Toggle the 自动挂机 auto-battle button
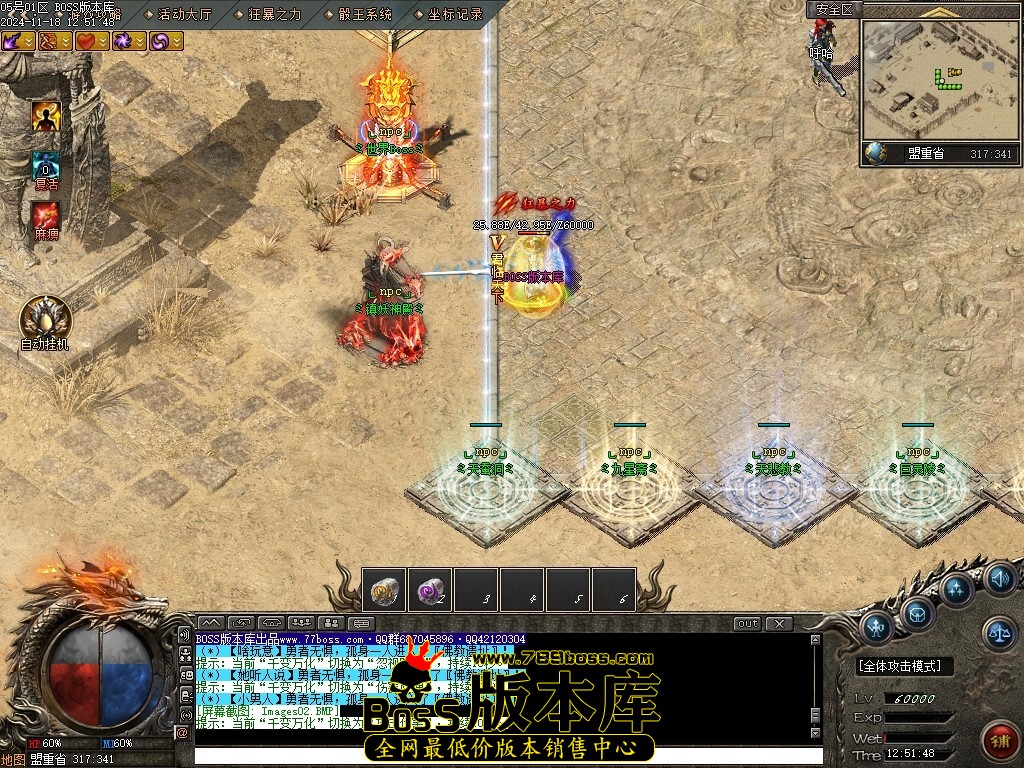 (45, 319)
